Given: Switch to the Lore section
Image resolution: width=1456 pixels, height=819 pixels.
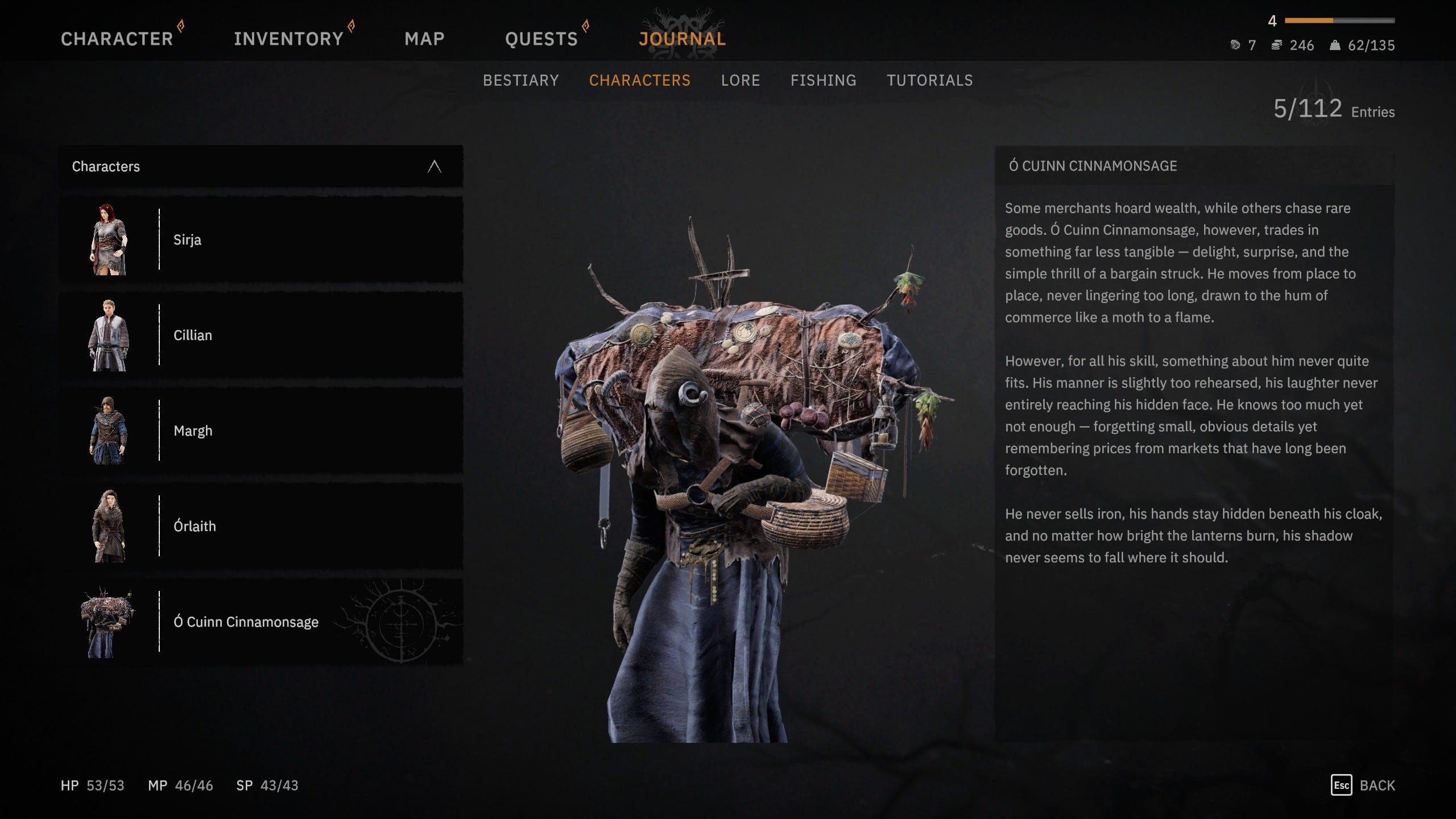Looking at the screenshot, I should 740,80.
